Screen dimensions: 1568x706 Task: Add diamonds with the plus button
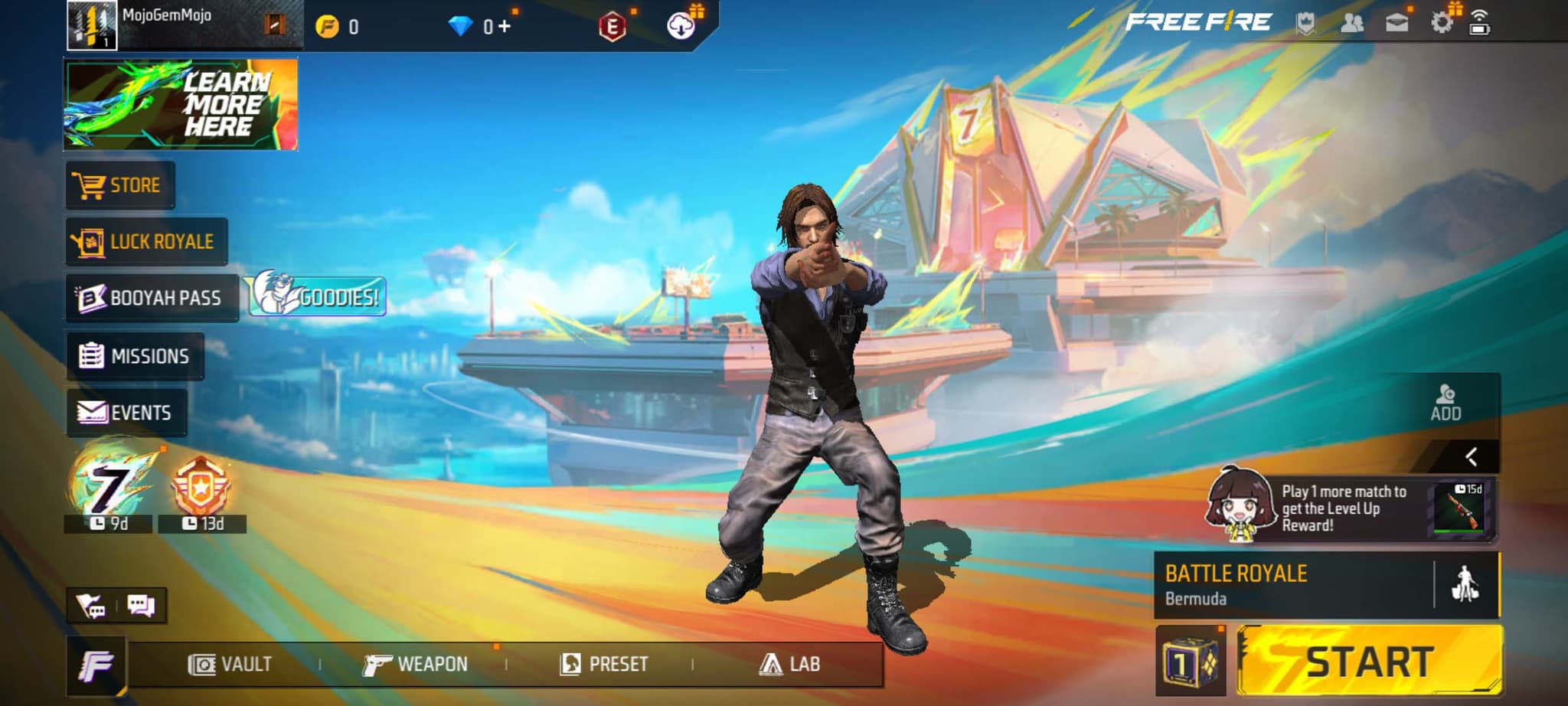point(504,27)
